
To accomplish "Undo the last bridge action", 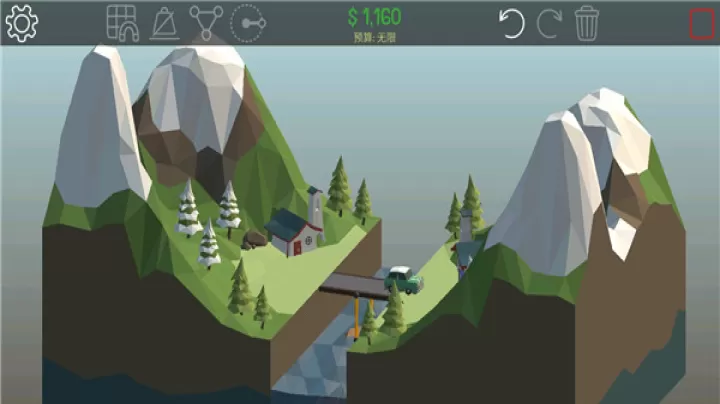I will coord(512,22).
